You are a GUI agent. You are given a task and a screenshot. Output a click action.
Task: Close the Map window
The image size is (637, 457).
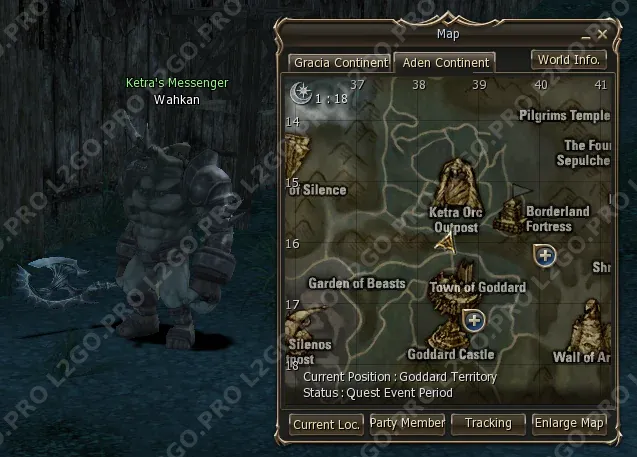603,34
